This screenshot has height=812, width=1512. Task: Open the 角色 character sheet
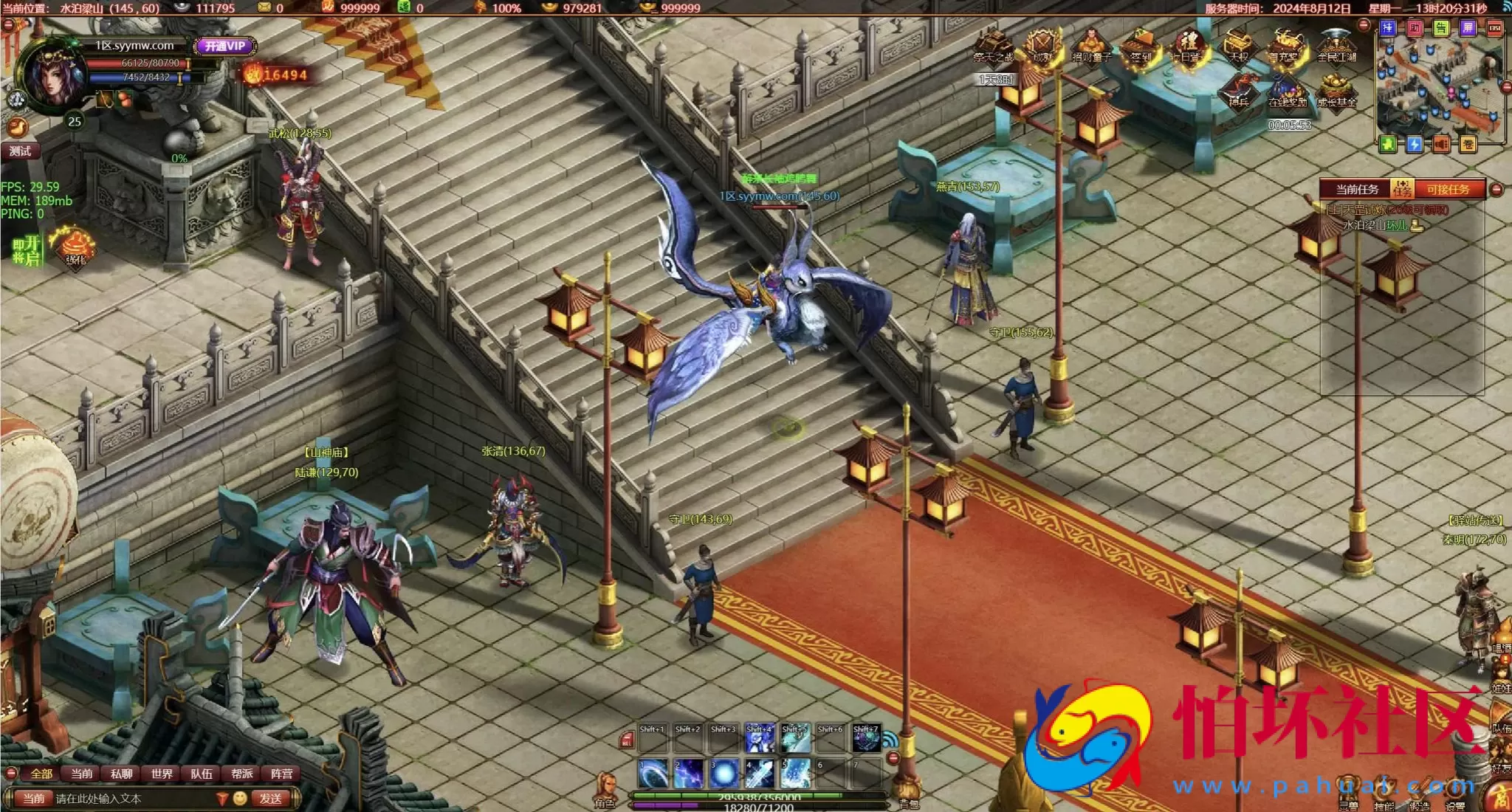[x=605, y=791]
